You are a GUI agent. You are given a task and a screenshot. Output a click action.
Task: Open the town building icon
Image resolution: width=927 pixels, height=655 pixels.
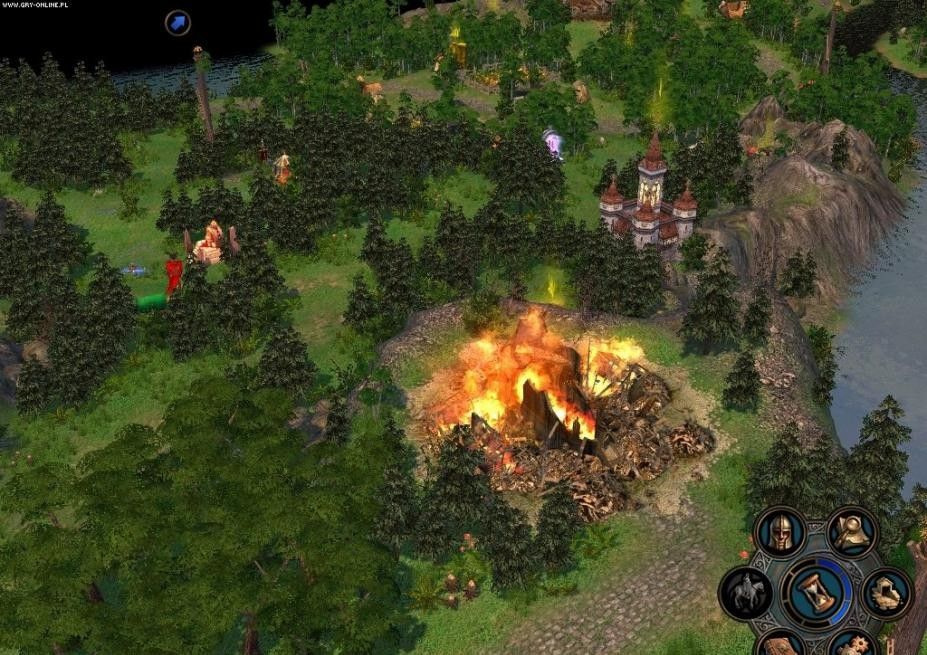point(886,593)
